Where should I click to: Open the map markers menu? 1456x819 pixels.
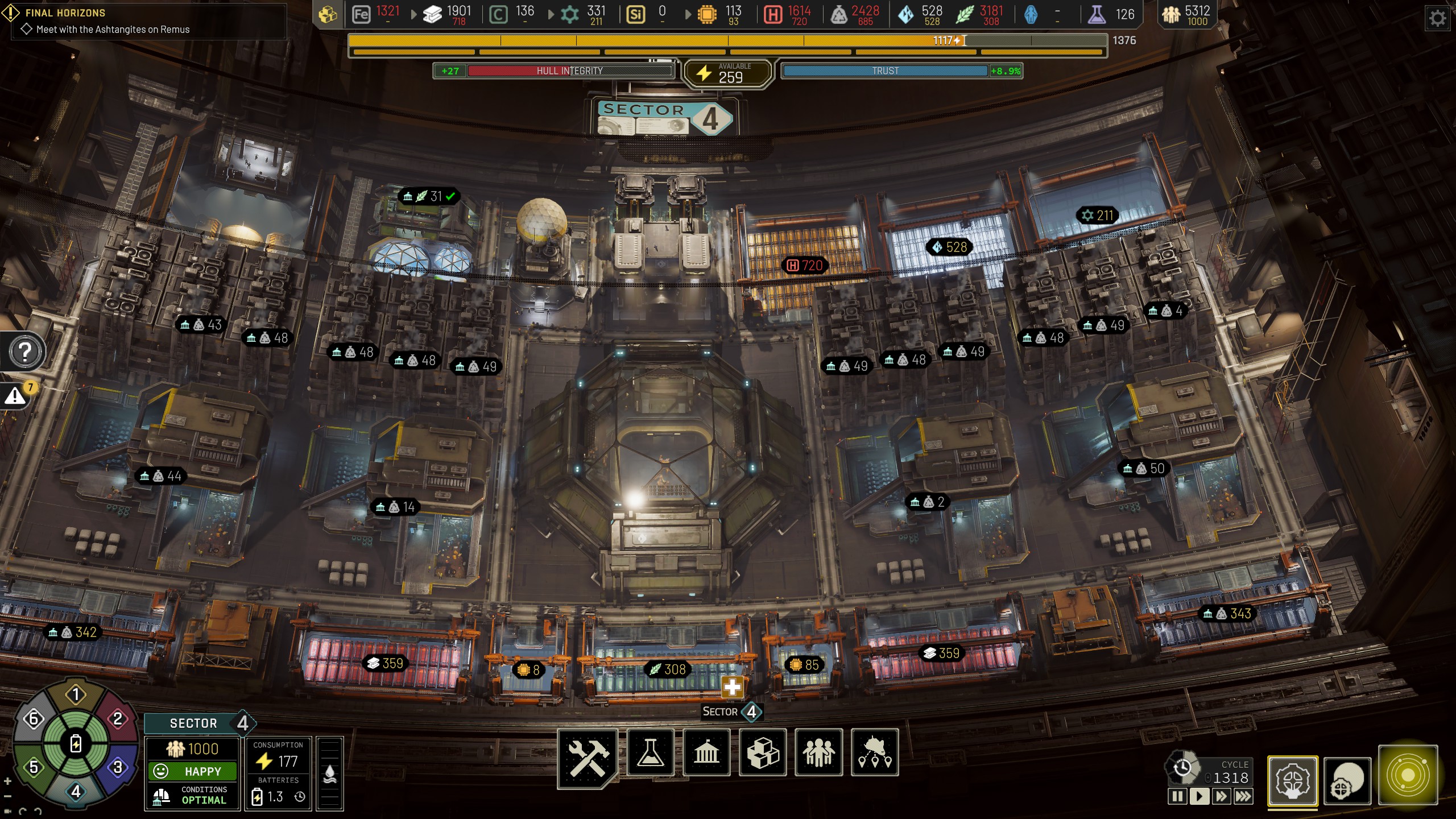(x=875, y=753)
